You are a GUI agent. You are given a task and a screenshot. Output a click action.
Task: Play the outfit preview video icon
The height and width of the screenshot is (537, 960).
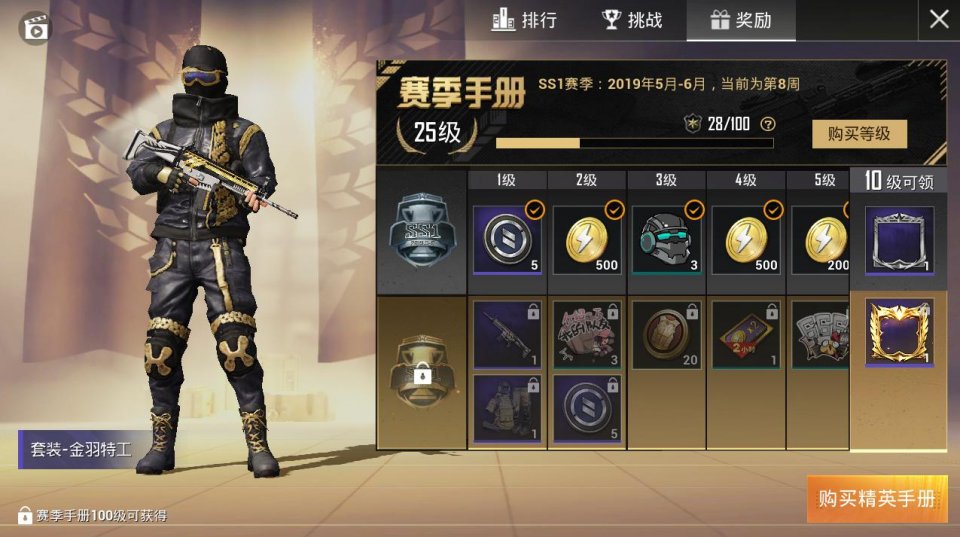click(x=36, y=27)
